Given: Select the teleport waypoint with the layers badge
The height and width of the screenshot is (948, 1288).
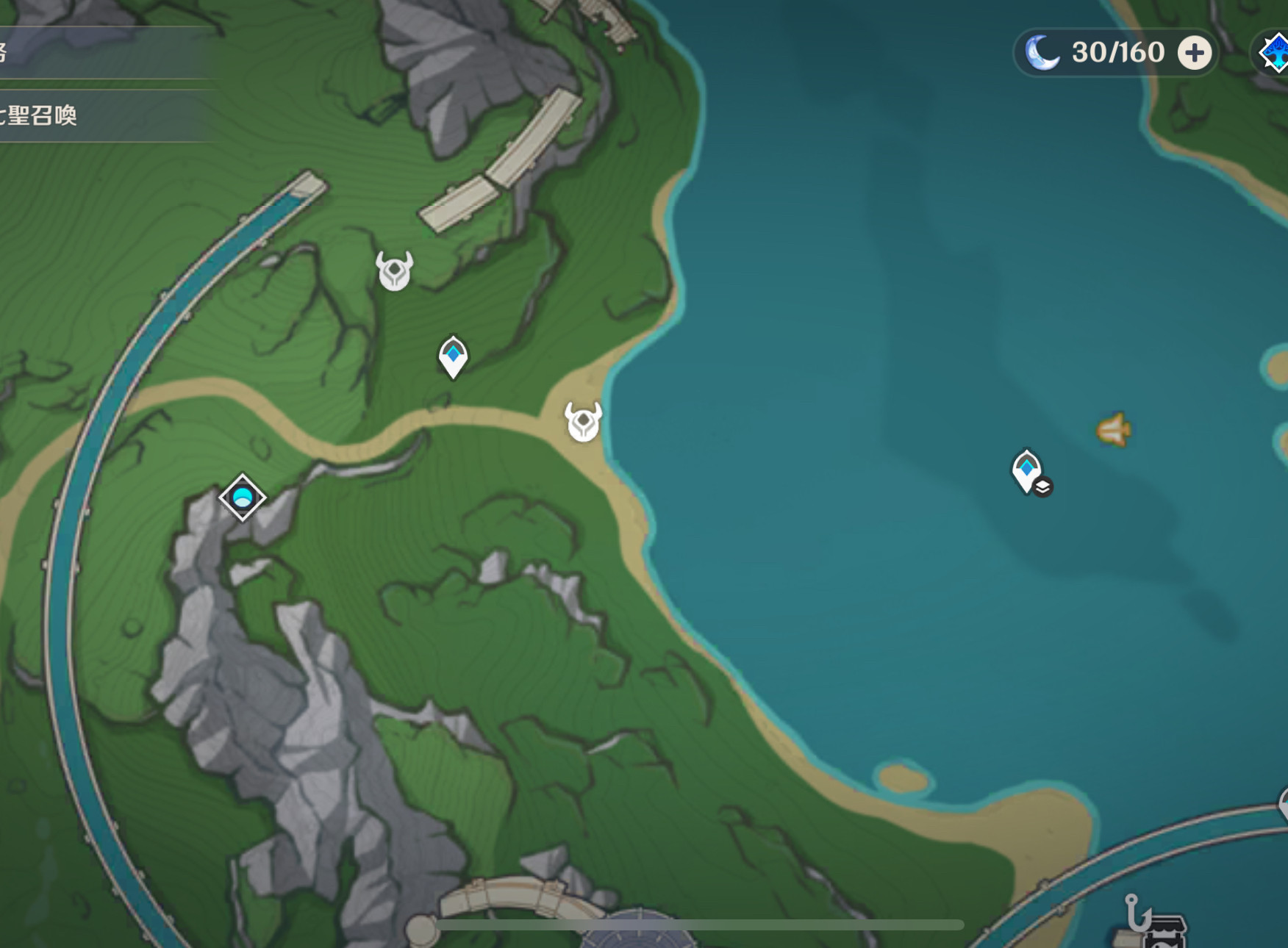Looking at the screenshot, I should (1028, 471).
